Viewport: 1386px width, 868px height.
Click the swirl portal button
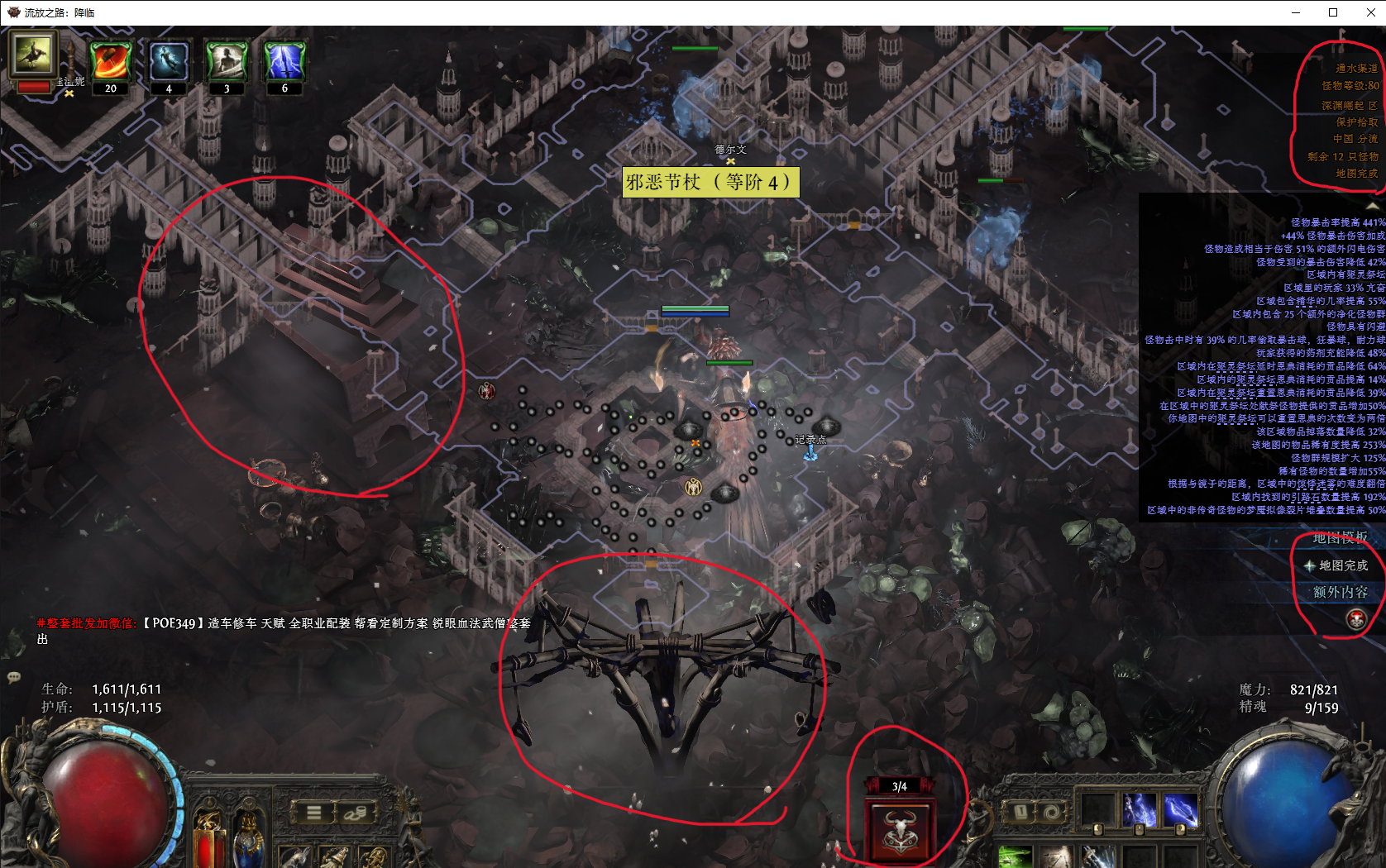pos(1051,812)
